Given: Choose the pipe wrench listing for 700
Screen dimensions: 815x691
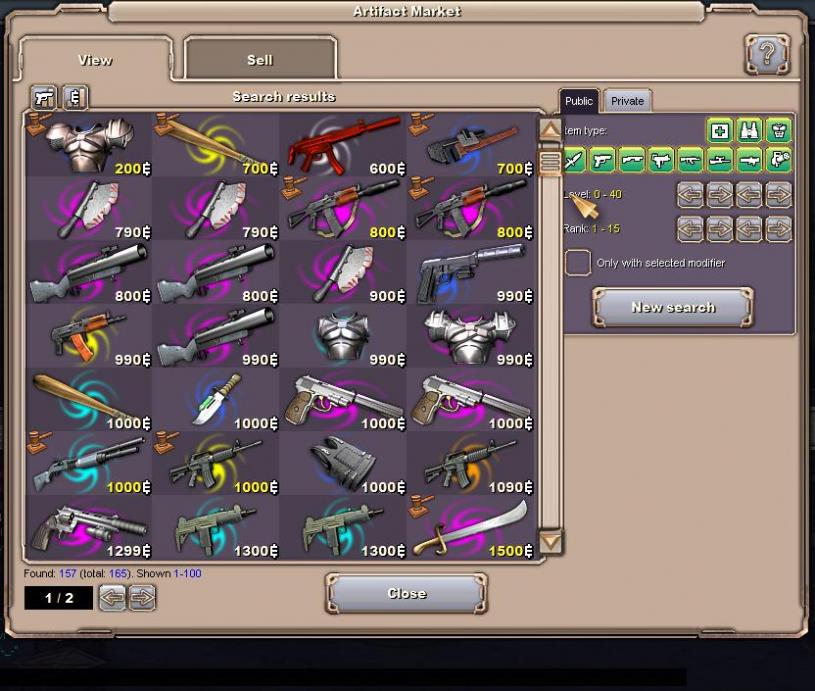Looking at the screenshot, I should 471,145.
